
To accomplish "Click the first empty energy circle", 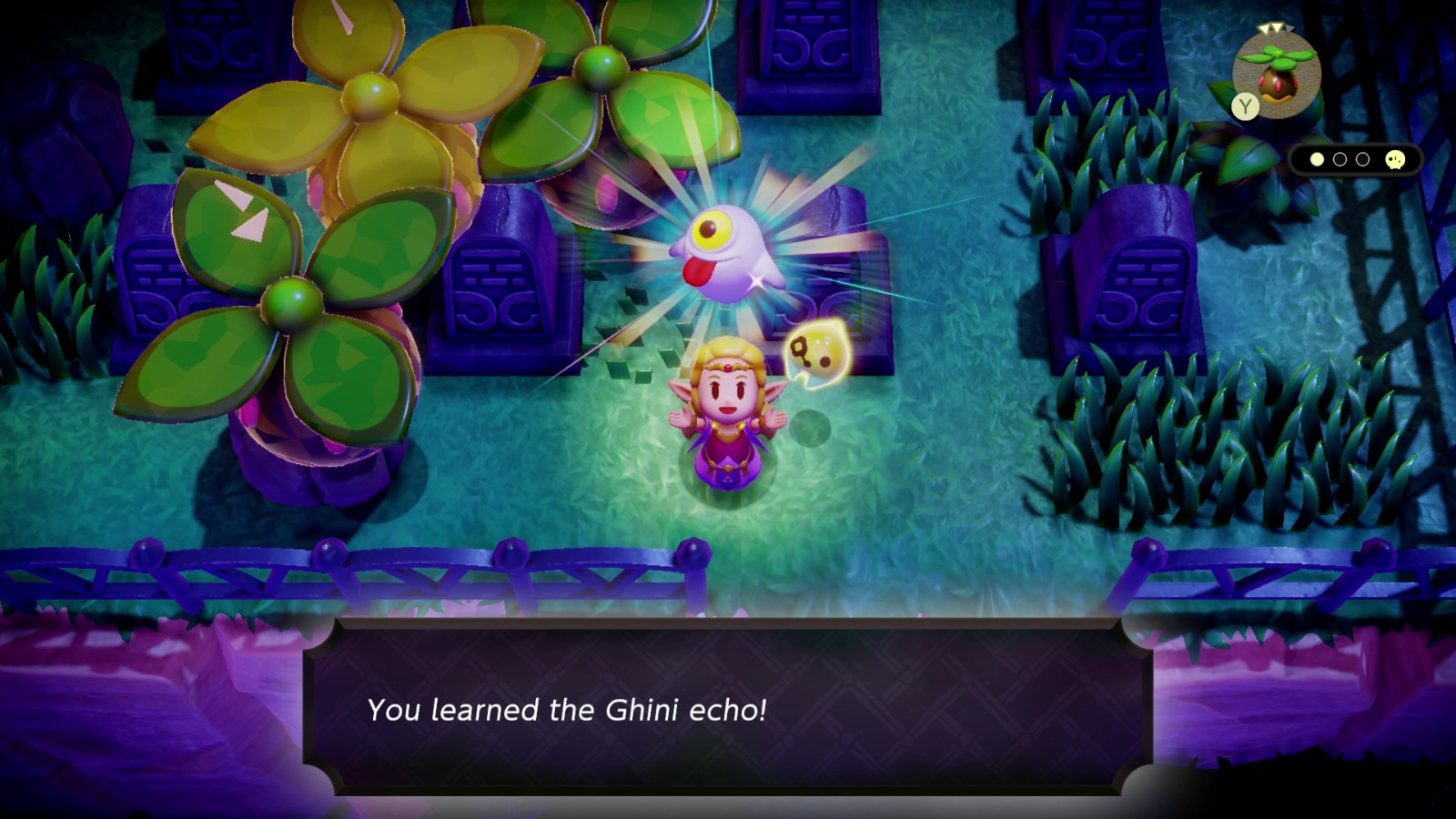I will pos(1339,159).
